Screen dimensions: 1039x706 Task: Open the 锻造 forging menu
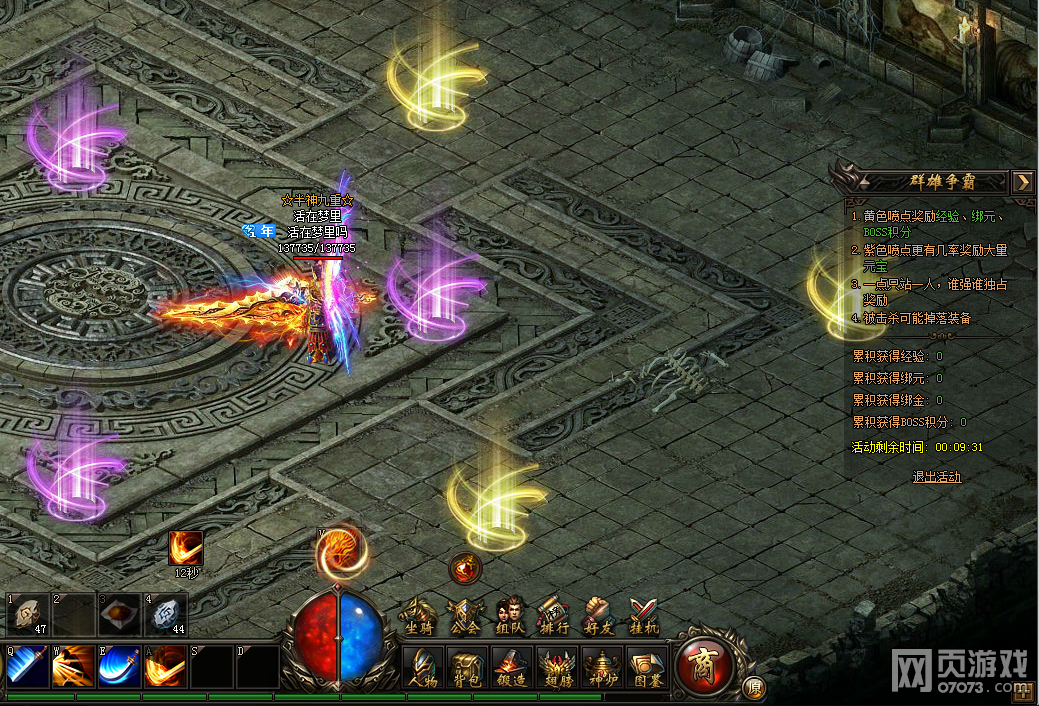click(x=511, y=666)
